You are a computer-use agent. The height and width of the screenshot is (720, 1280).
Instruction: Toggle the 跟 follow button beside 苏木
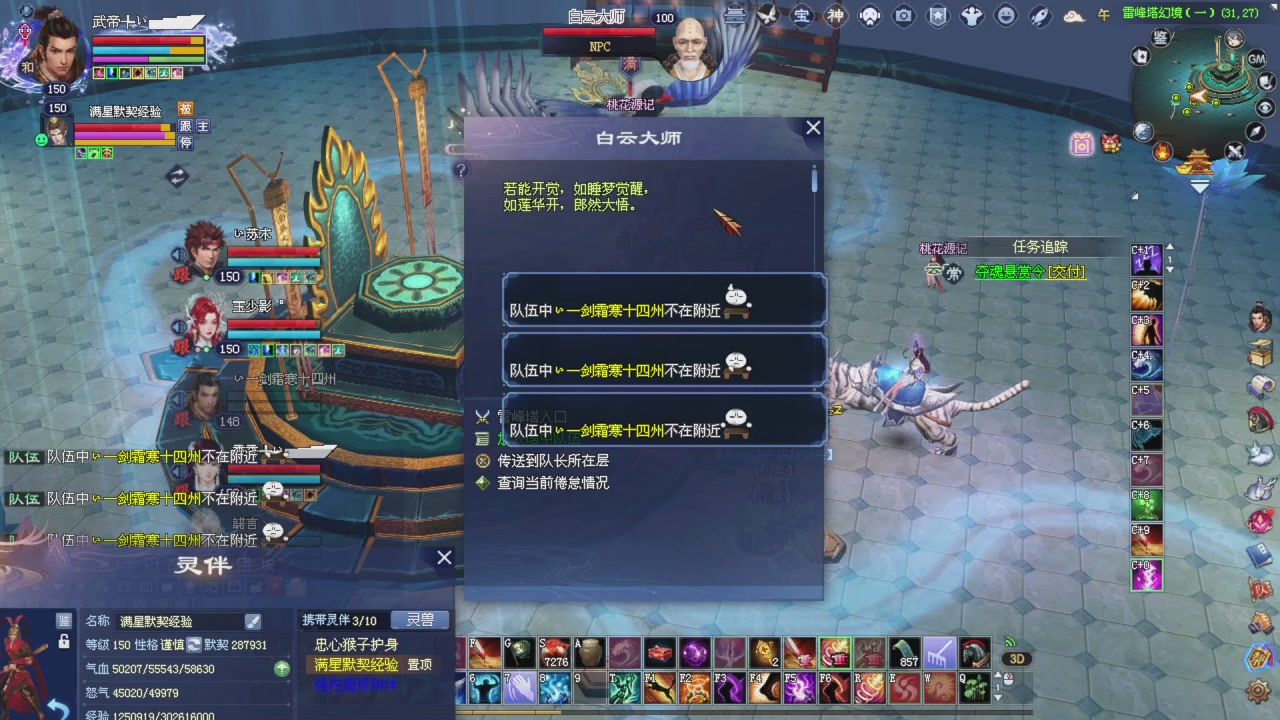tap(181, 274)
